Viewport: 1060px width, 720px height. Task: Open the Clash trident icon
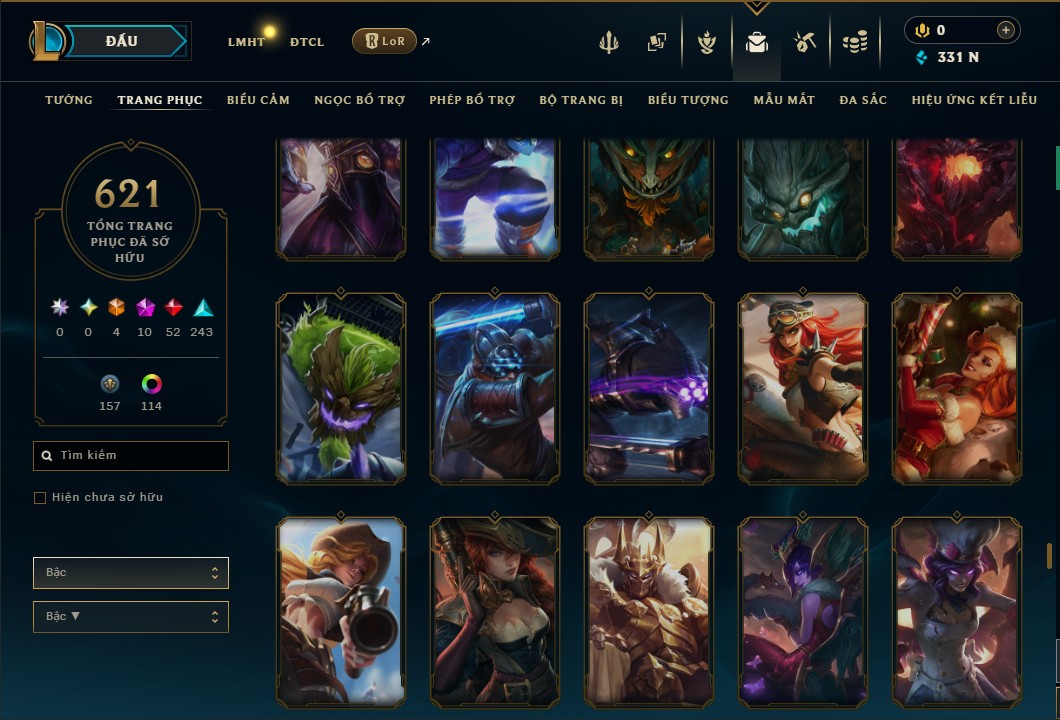pyautogui.click(x=609, y=42)
